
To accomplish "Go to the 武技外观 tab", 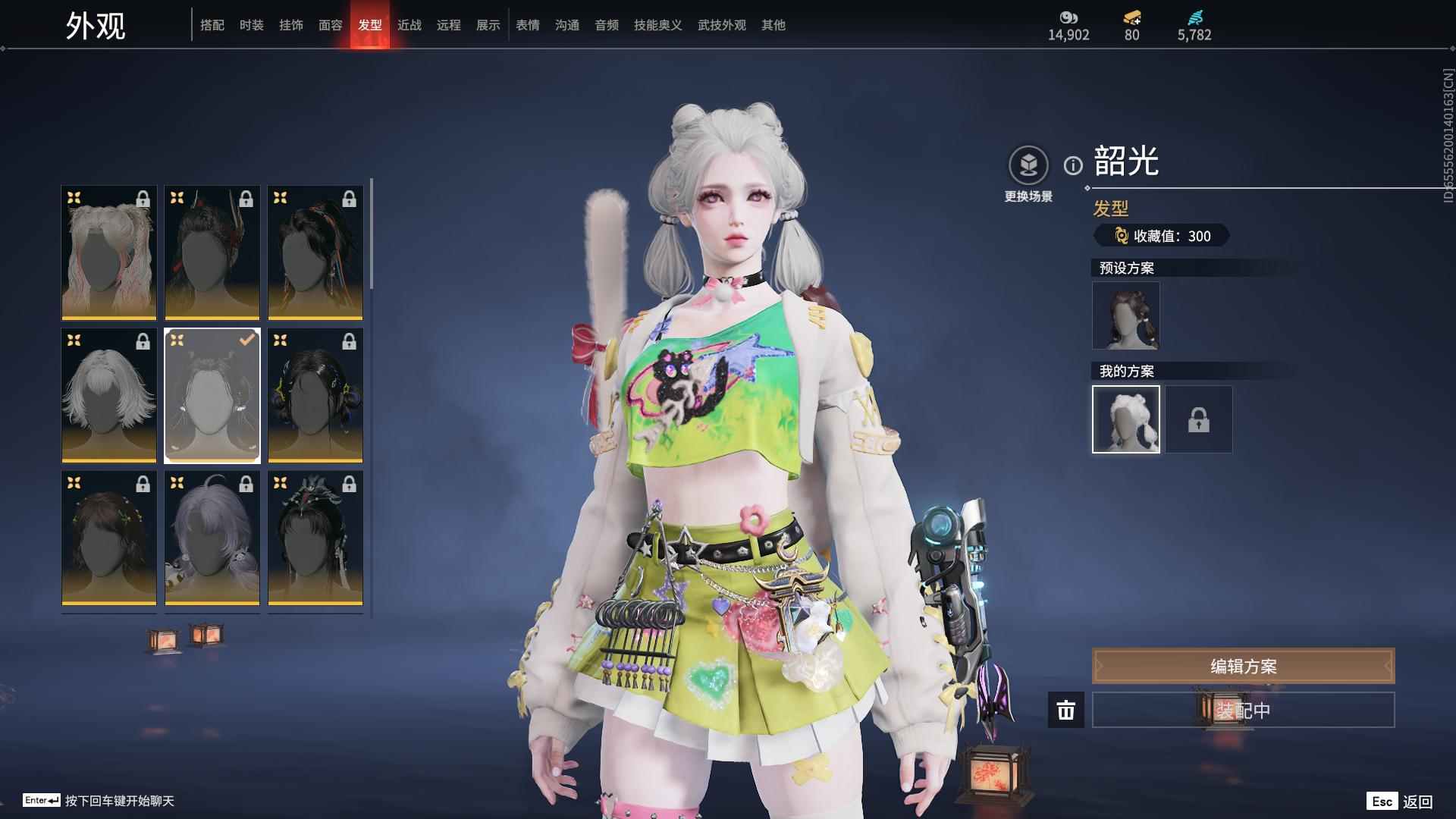I will pyautogui.click(x=722, y=25).
